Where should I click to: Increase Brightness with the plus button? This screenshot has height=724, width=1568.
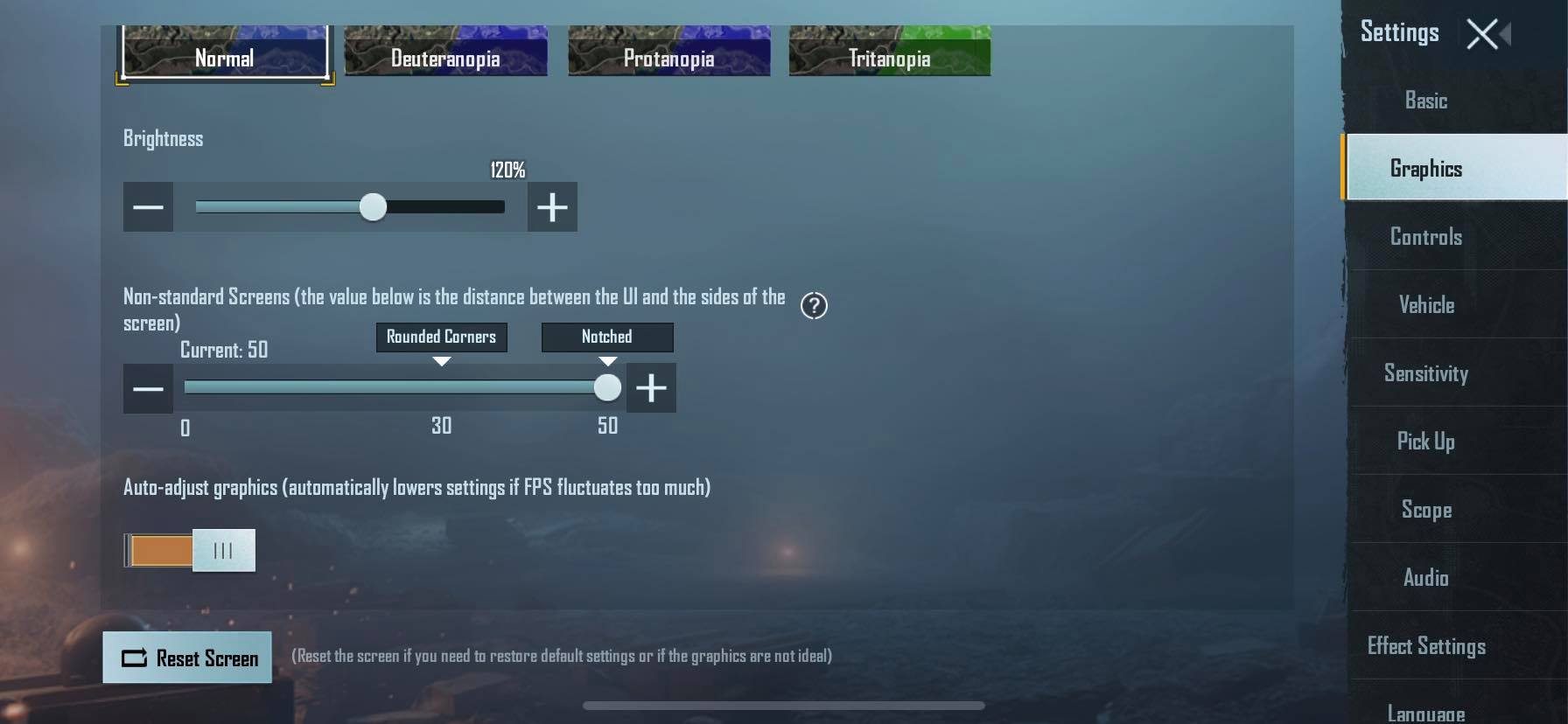[x=552, y=206]
